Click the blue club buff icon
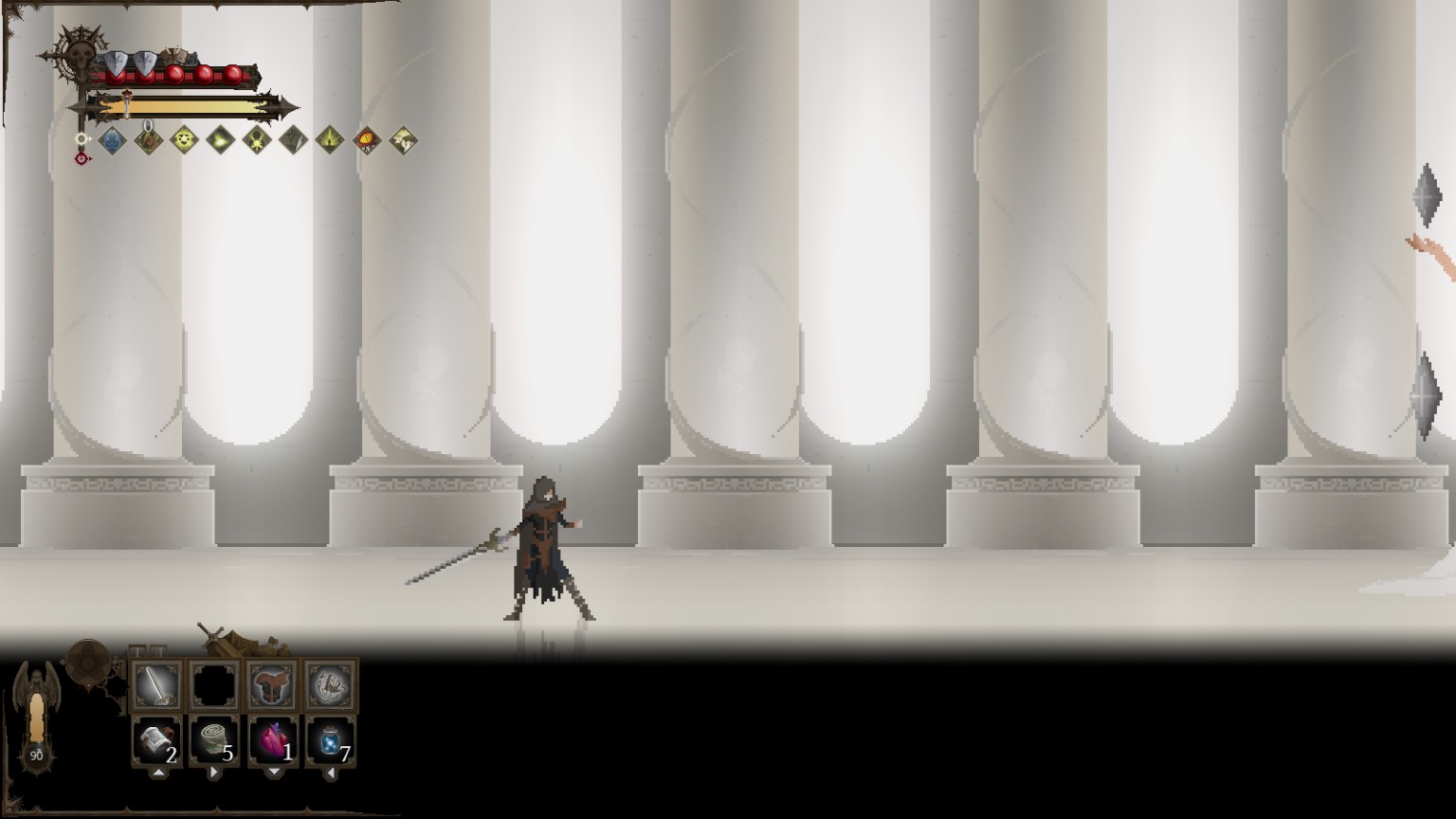Viewport: 1456px width, 819px height. 113,141
